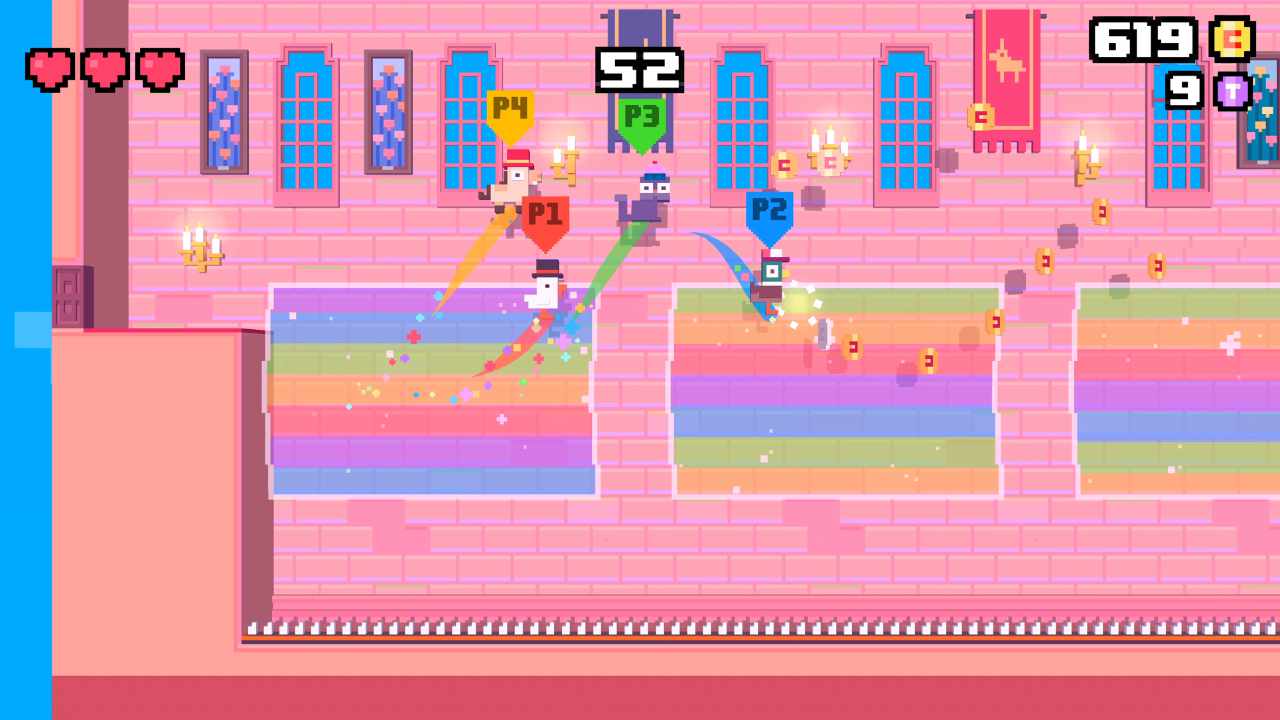Select the P2 player marker
Viewport: 1280px width, 720px height.
tap(770, 211)
